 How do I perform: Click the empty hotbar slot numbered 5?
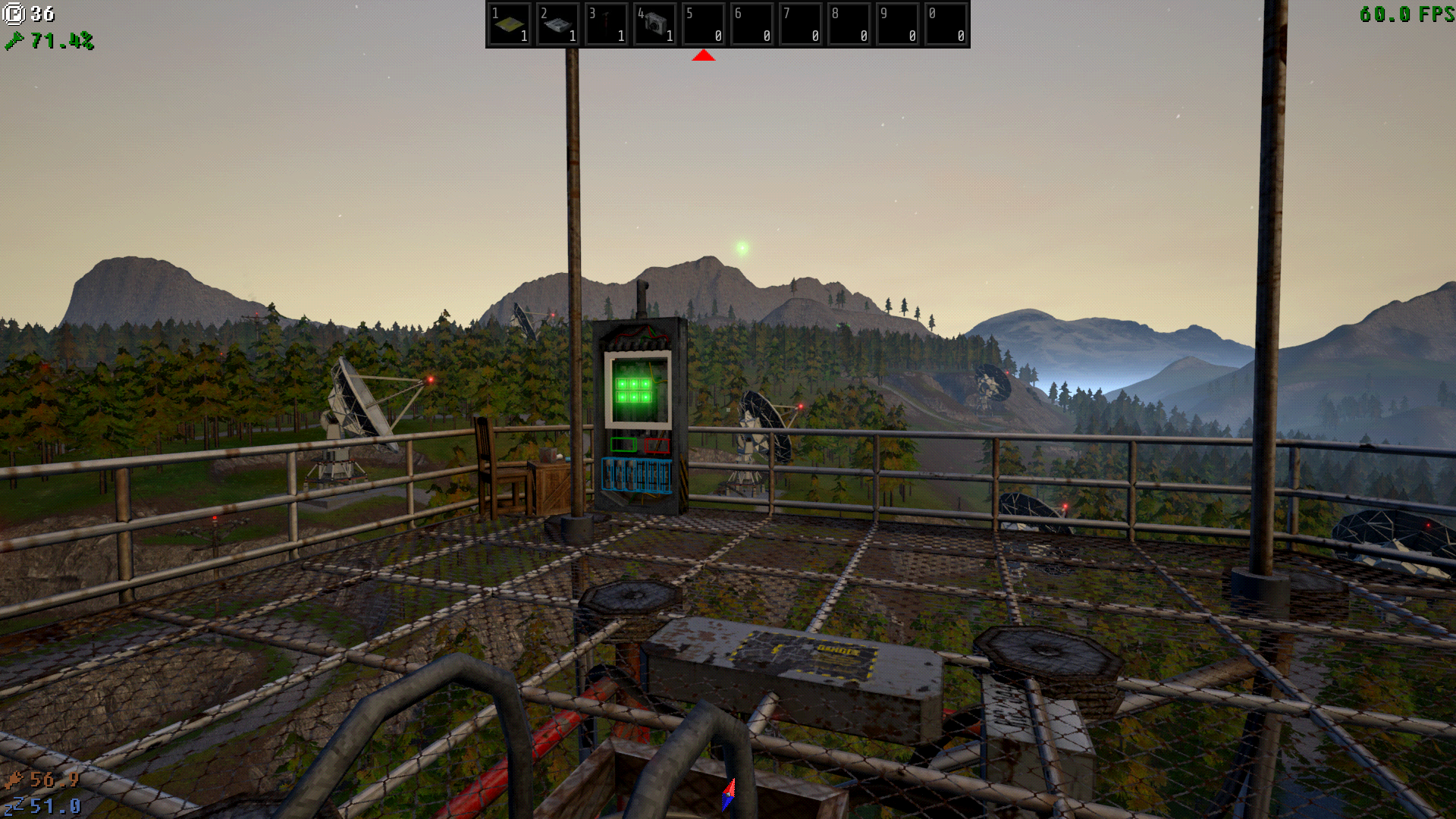pyautogui.click(x=704, y=24)
